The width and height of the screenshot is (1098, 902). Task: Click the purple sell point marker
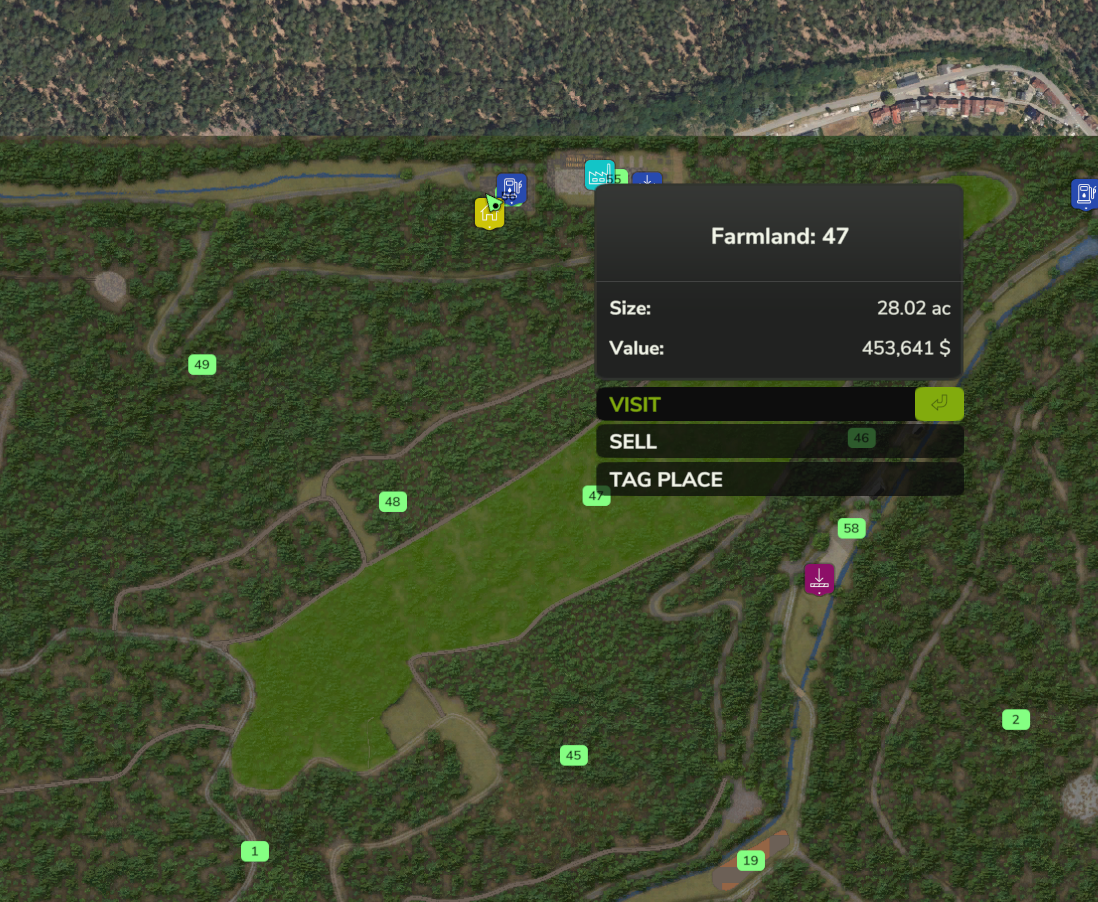tap(819, 578)
